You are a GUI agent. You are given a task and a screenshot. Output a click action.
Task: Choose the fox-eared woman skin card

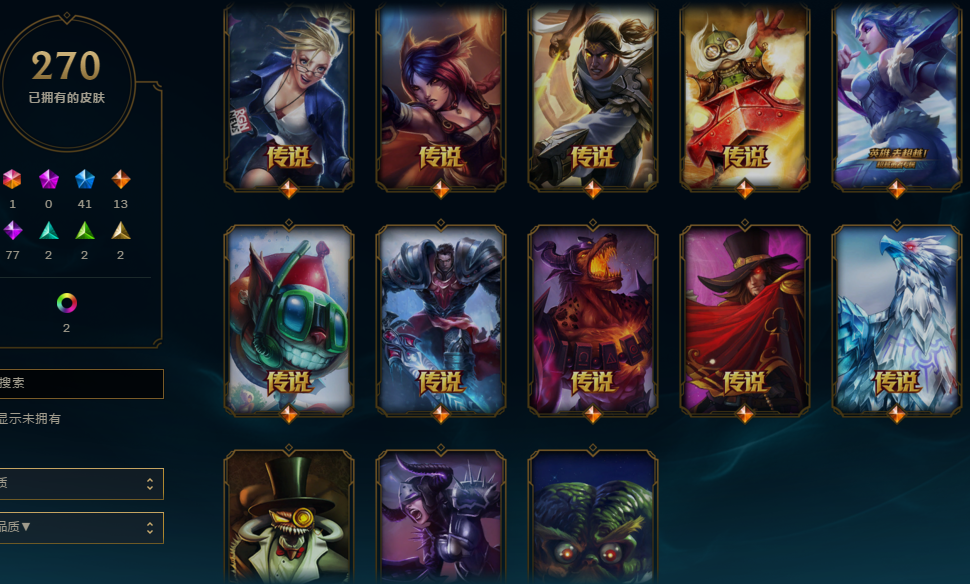tap(441, 95)
